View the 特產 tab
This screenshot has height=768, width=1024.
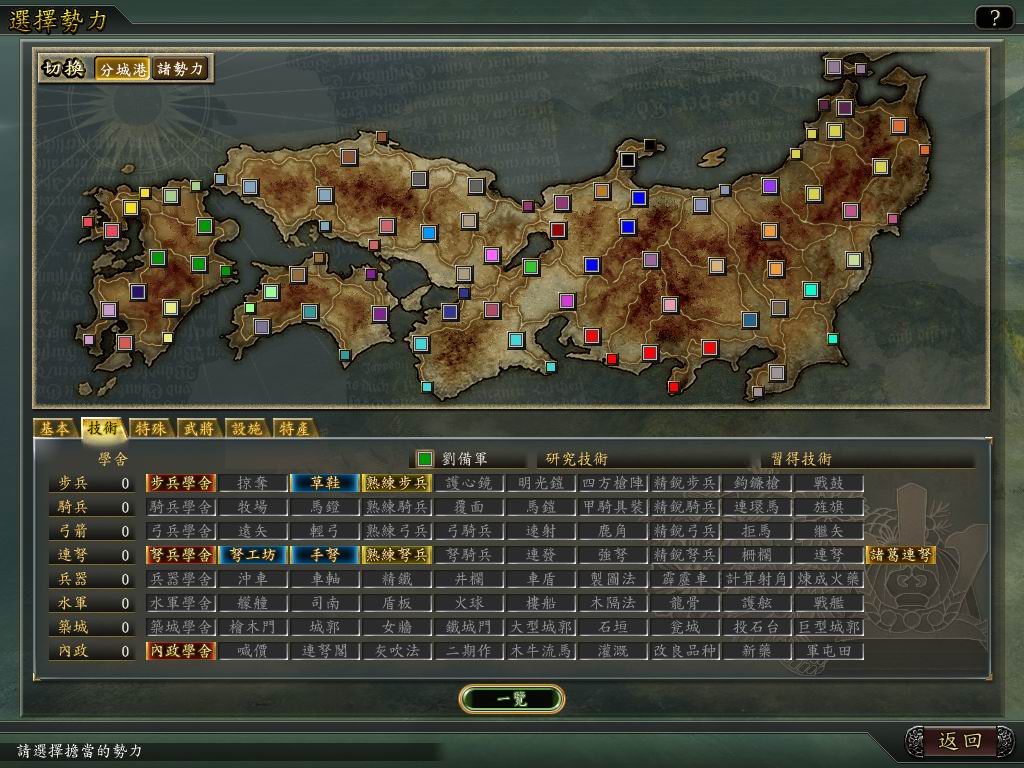[294, 429]
